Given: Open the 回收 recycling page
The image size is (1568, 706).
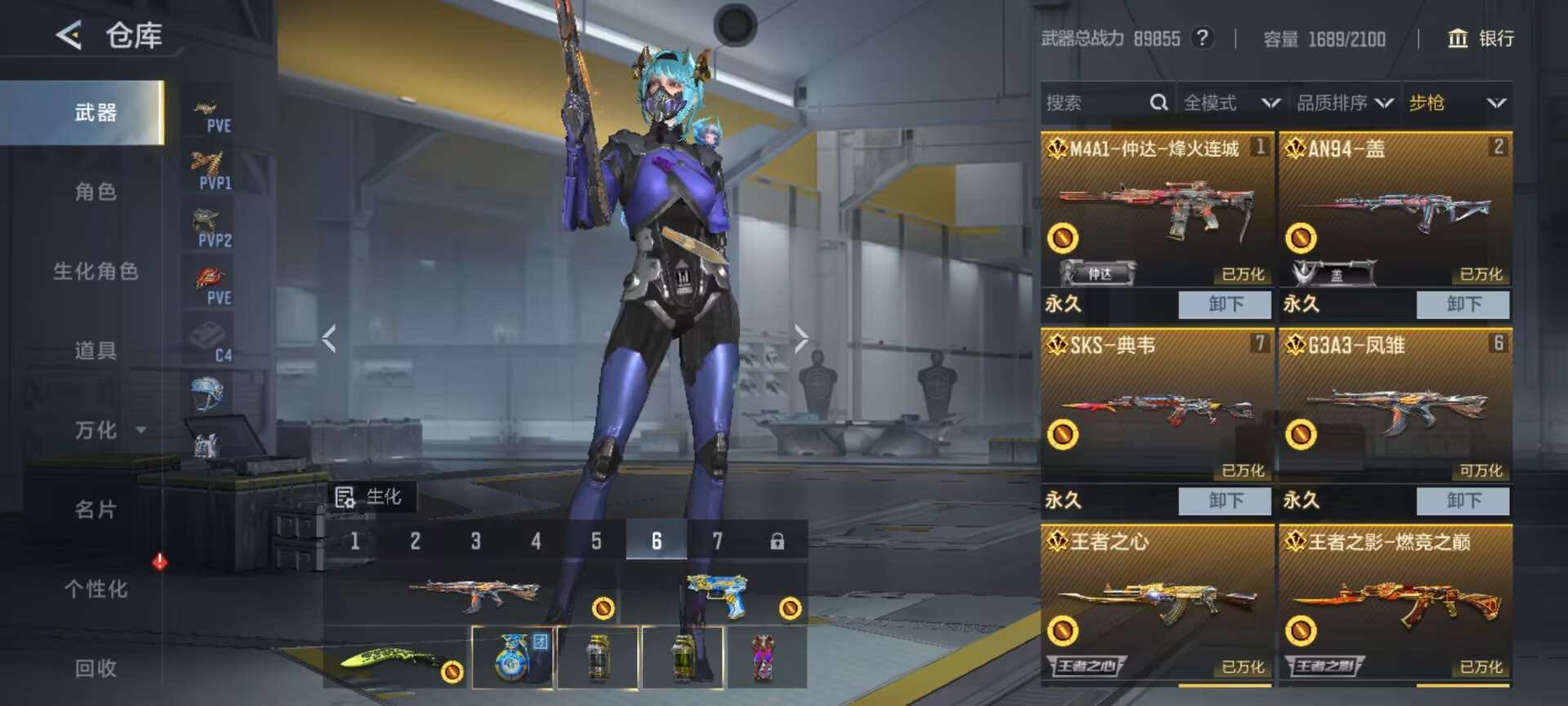Looking at the screenshot, I should point(96,668).
